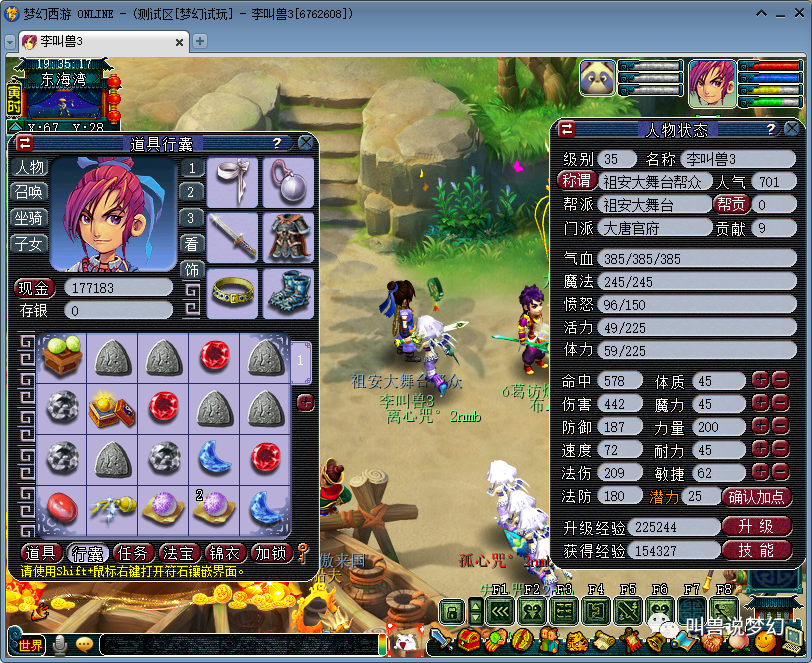The height and width of the screenshot is (663, 812).
Task: Select the green fruit basket item
Action: (x=61, y=357)
